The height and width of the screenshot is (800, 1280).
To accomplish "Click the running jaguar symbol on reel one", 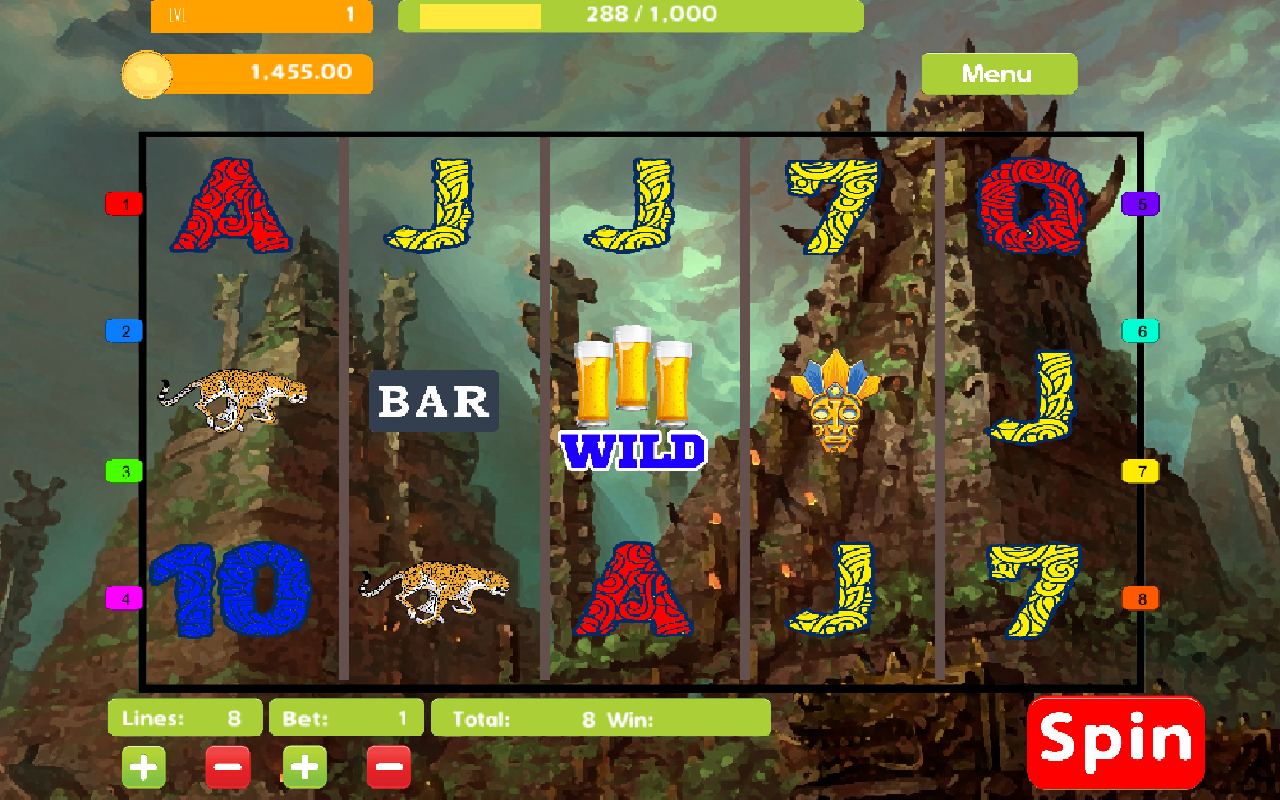I will pyautogui.click(x=232, y=398).
